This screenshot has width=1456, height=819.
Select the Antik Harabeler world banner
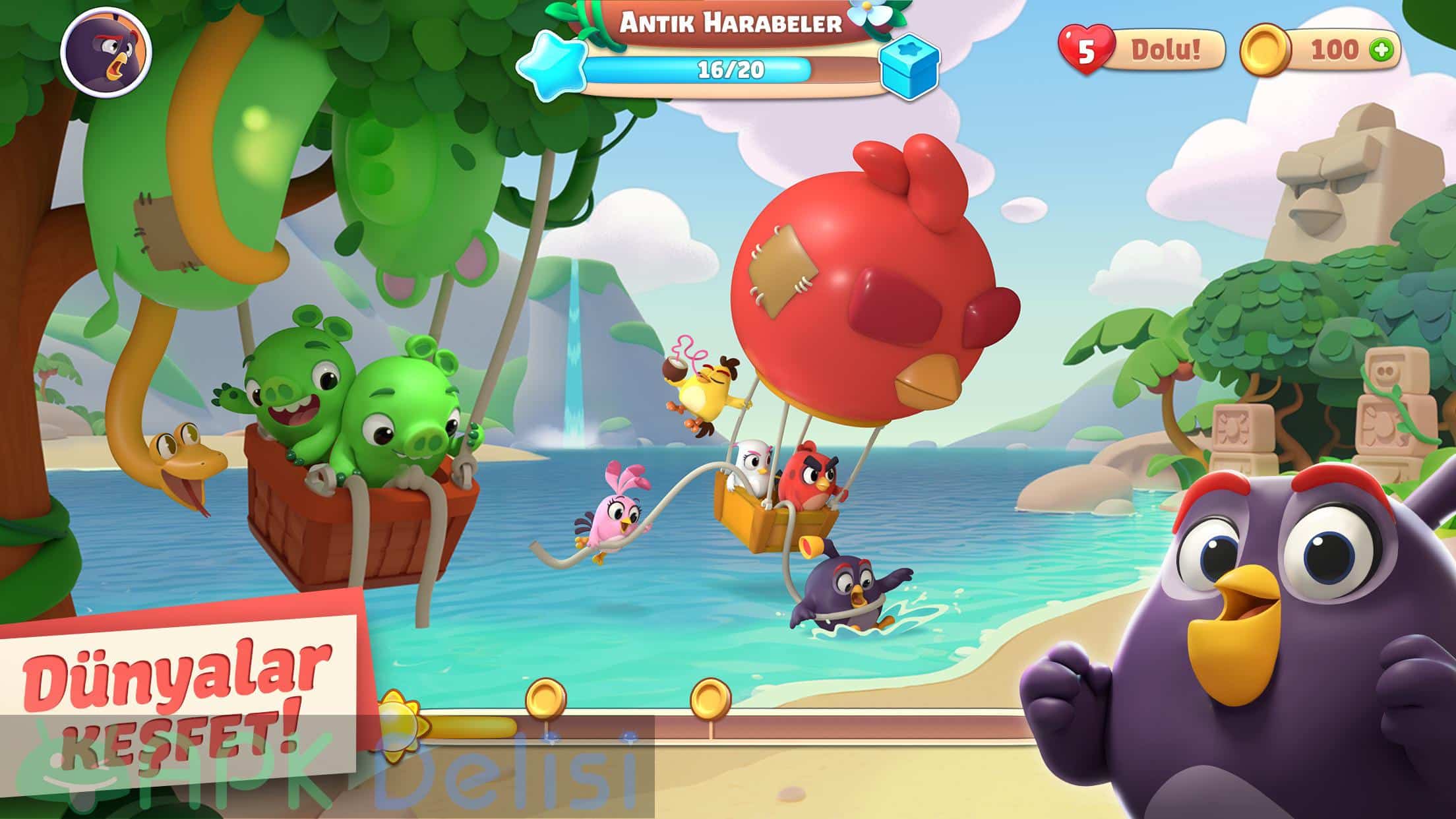click(x=730, y=24)
